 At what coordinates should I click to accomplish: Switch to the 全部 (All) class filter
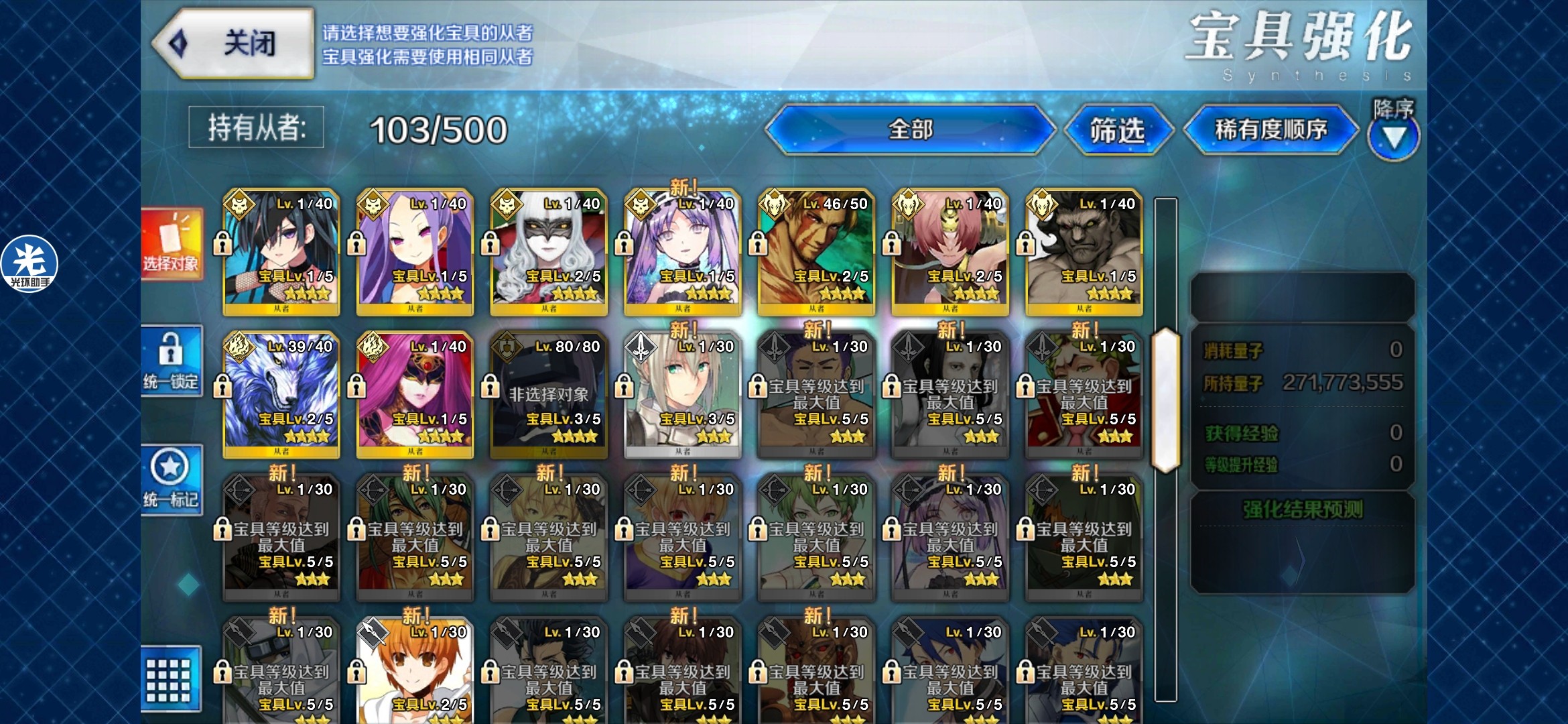909,129
